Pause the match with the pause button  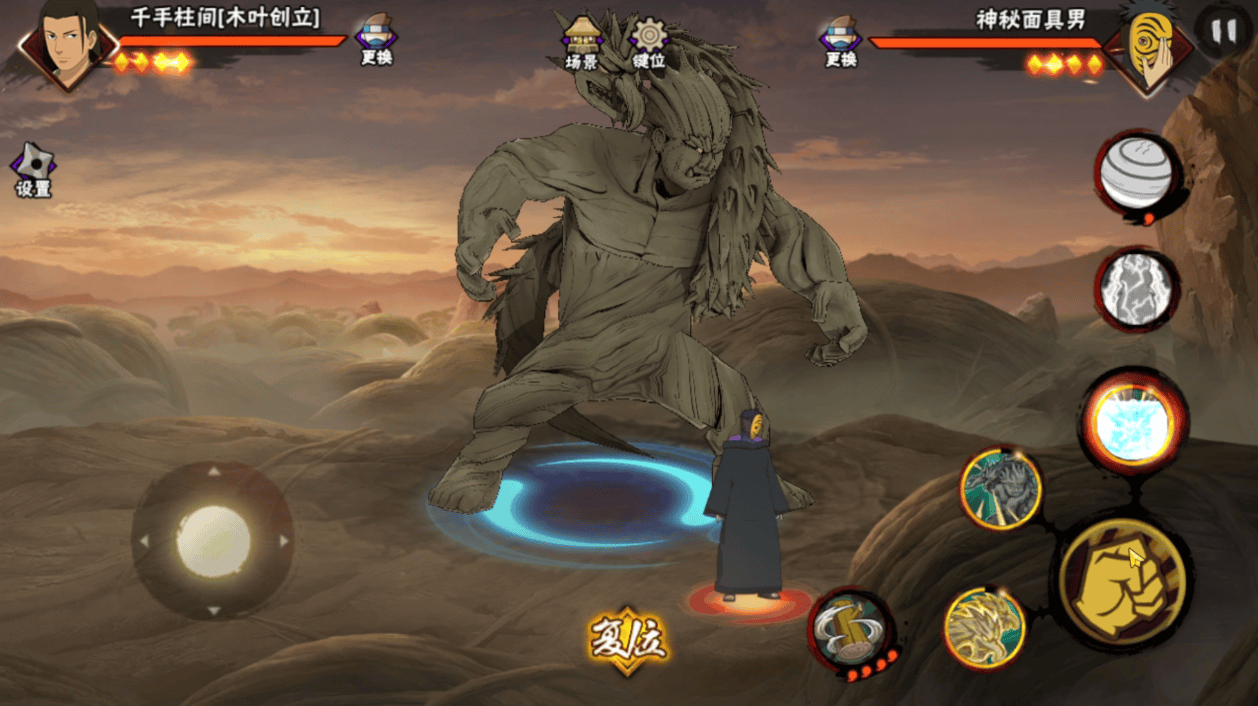(1223, 32)
